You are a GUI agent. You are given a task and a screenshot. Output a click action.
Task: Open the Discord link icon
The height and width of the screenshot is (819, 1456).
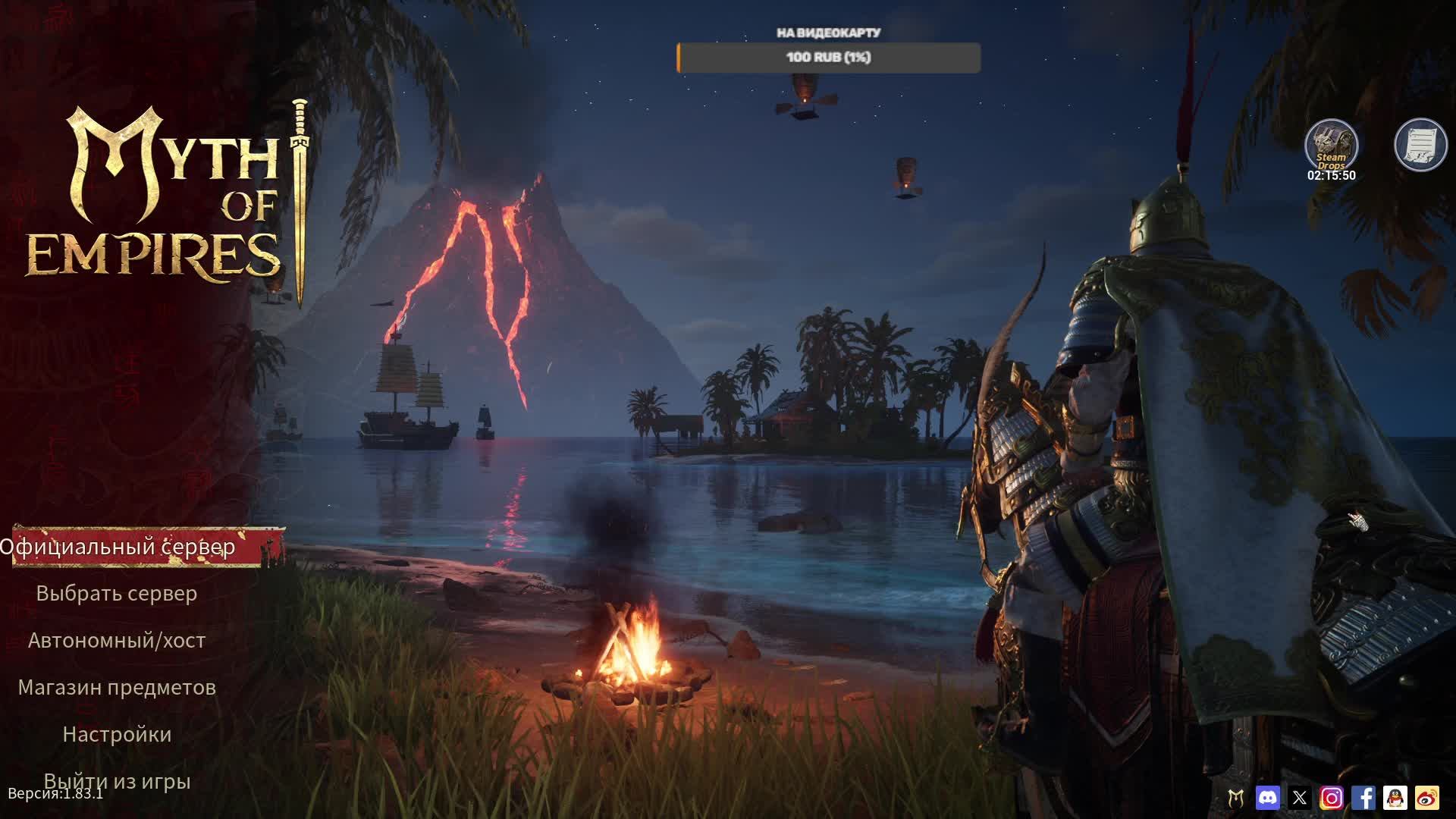tap(1267, 798)
